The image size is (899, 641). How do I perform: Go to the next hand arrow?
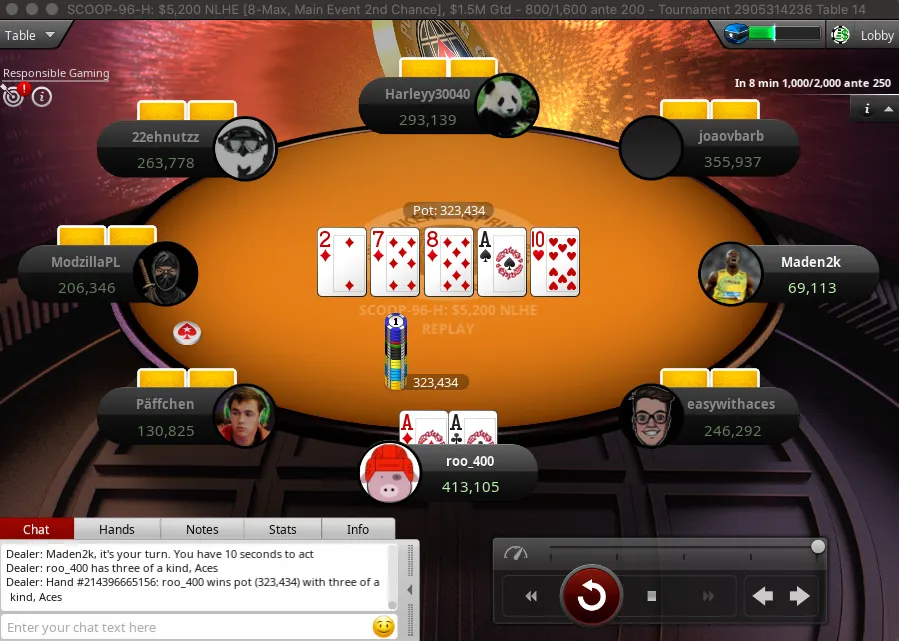coord(800,597)
